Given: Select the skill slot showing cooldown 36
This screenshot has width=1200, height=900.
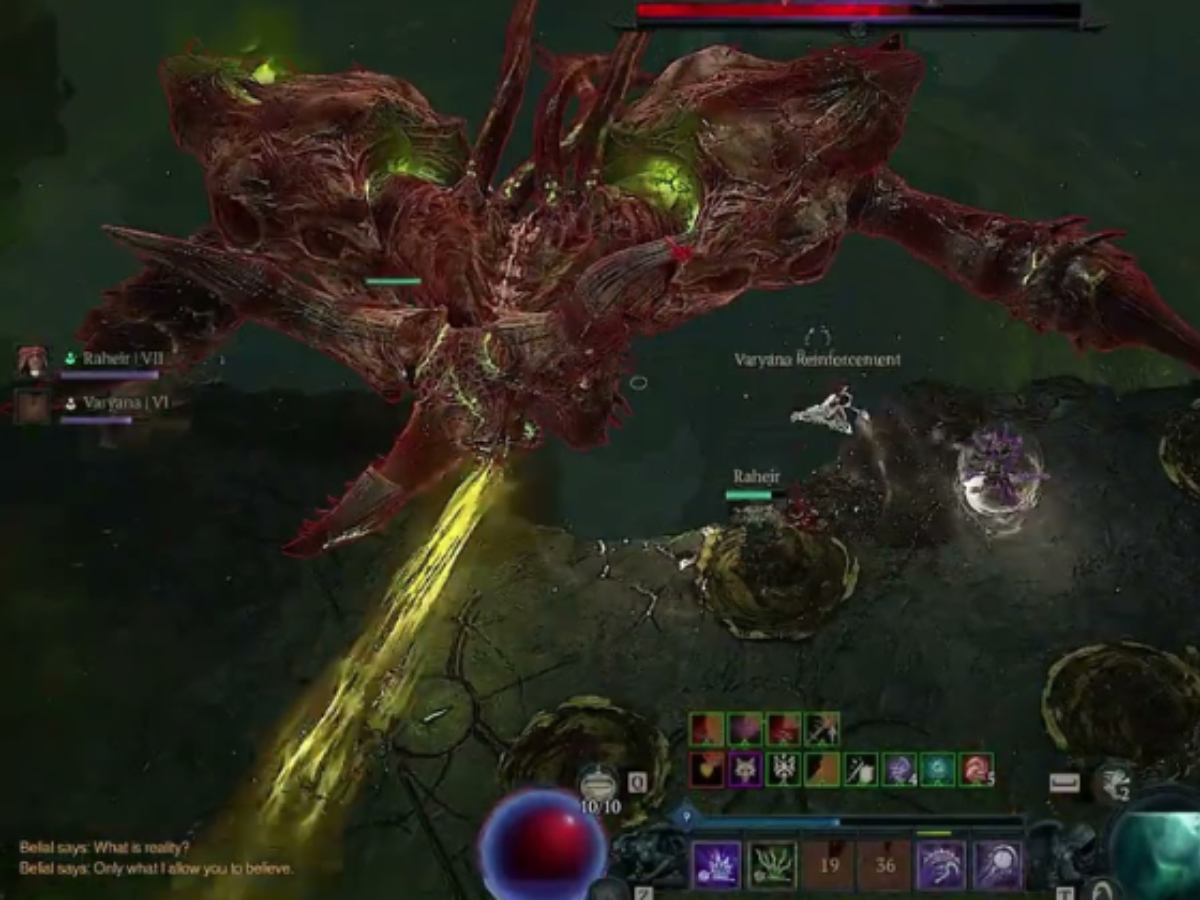Looking at the screenshot, I should [885, 865].
